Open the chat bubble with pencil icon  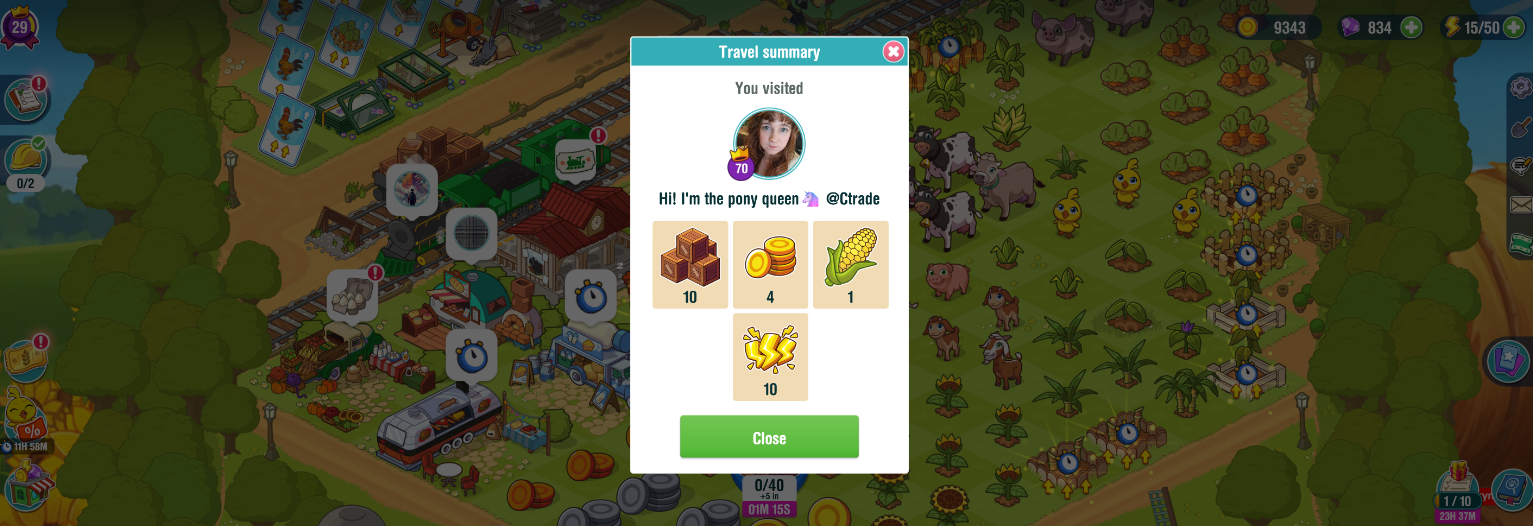[1521, 165]
